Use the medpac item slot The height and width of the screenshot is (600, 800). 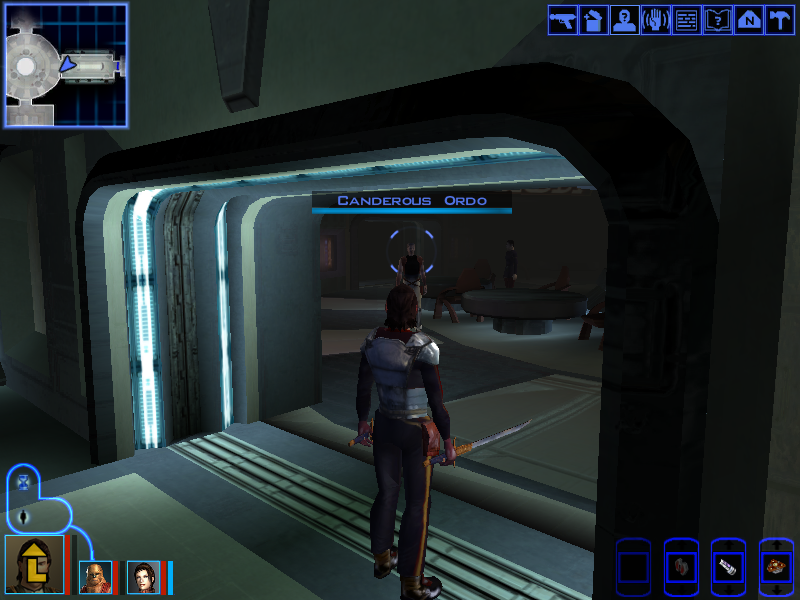[x=728, y=567]
